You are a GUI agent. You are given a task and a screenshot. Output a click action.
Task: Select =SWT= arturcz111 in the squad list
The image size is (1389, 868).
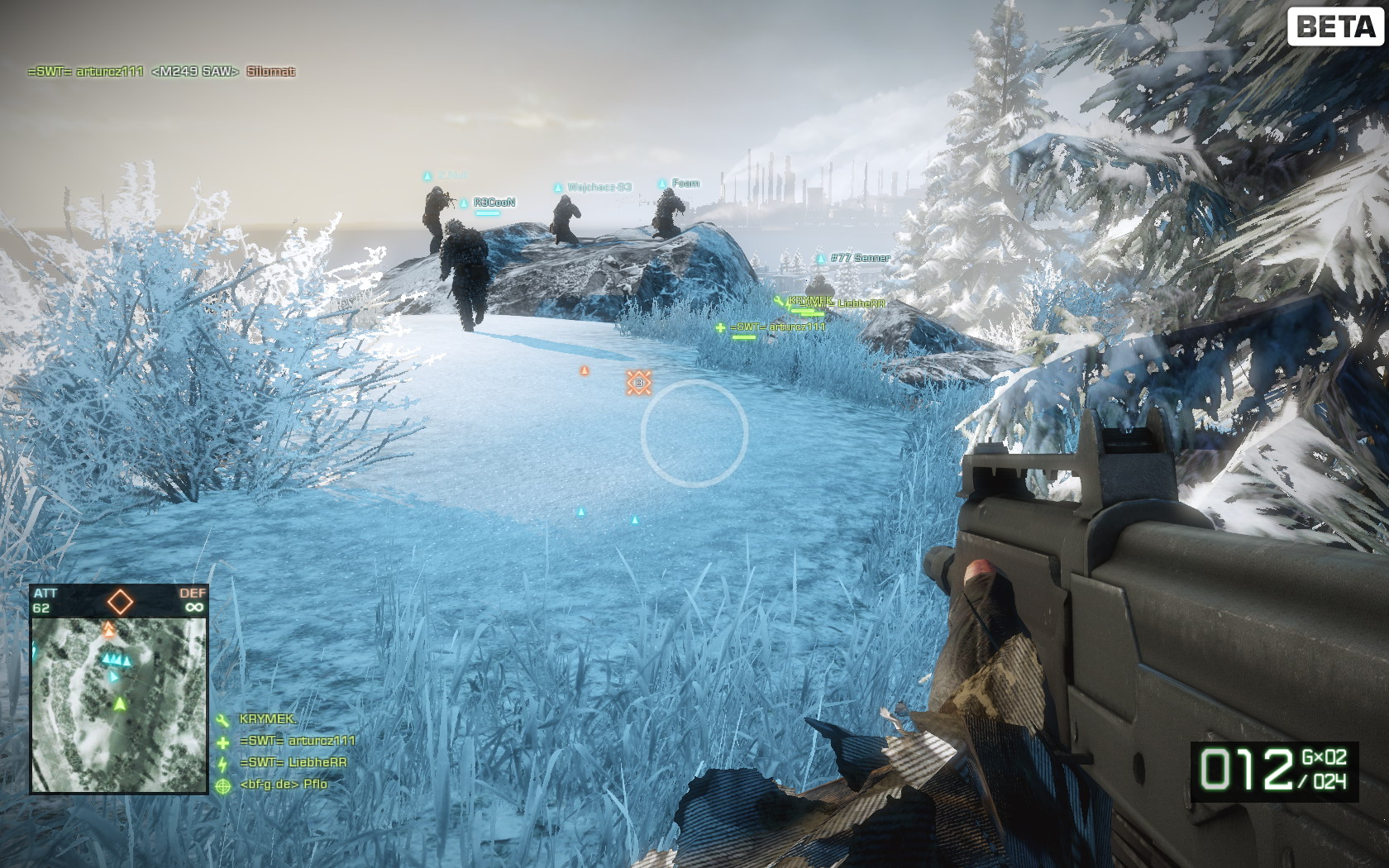tap(297, 741)
